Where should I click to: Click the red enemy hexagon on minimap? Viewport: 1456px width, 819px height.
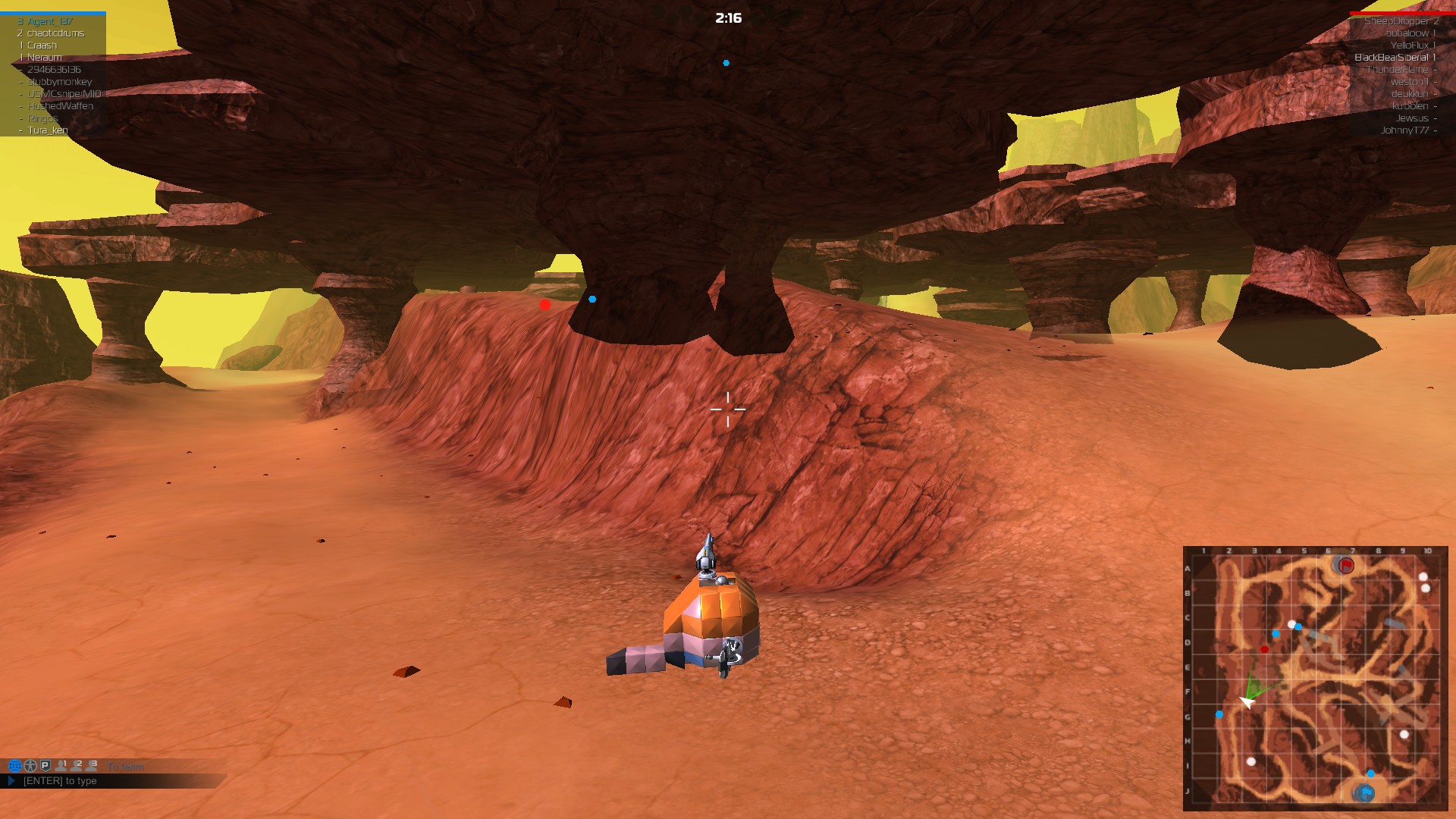click(1264, 649)
